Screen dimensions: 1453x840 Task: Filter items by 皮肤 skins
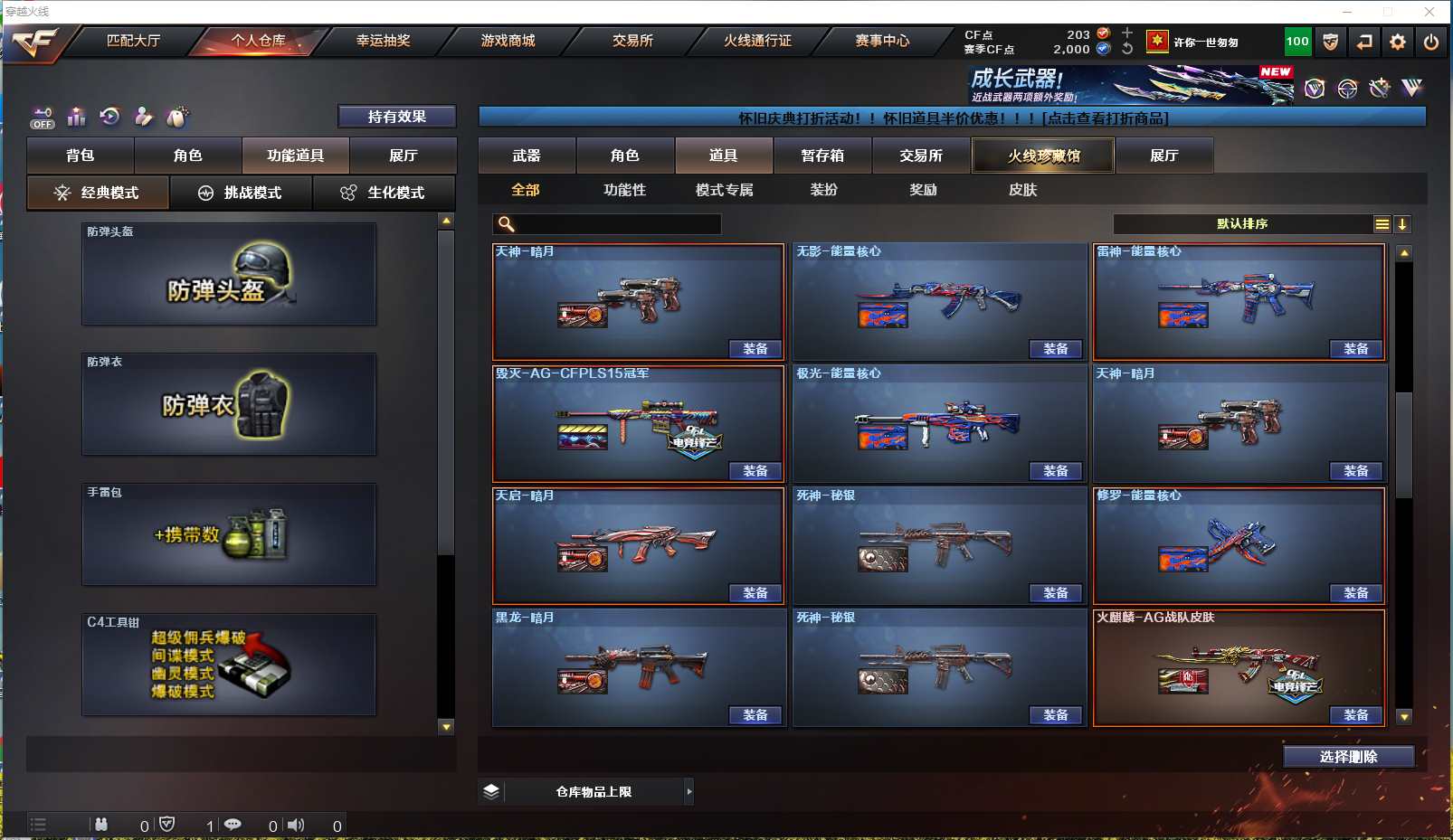(x=1022, y=190)
